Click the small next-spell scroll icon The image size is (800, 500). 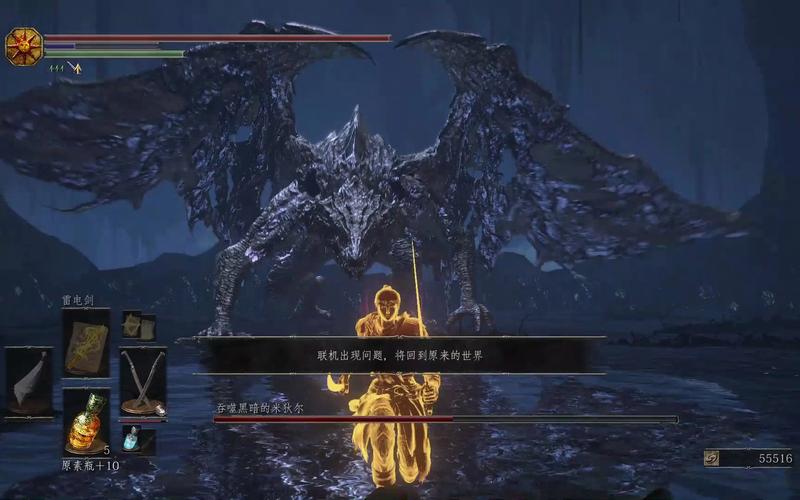[x=132, y=324]
